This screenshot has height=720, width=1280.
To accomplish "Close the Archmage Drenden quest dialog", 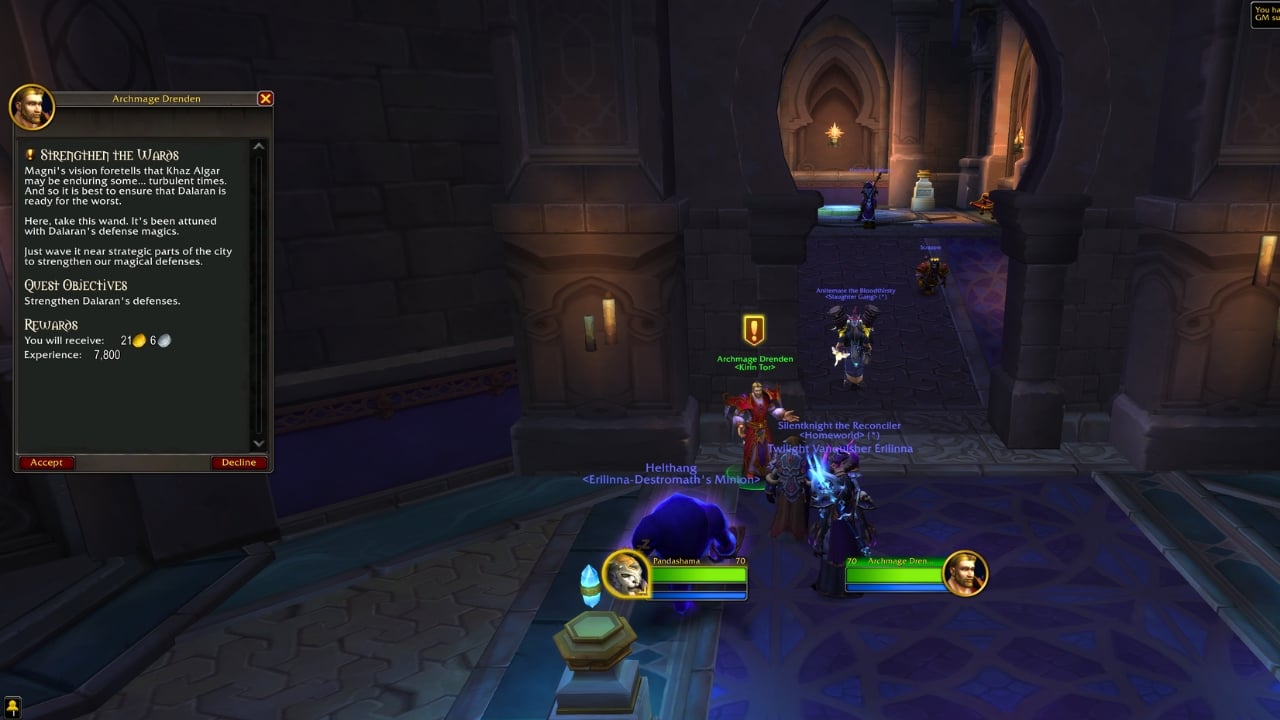I will point(264,98).
